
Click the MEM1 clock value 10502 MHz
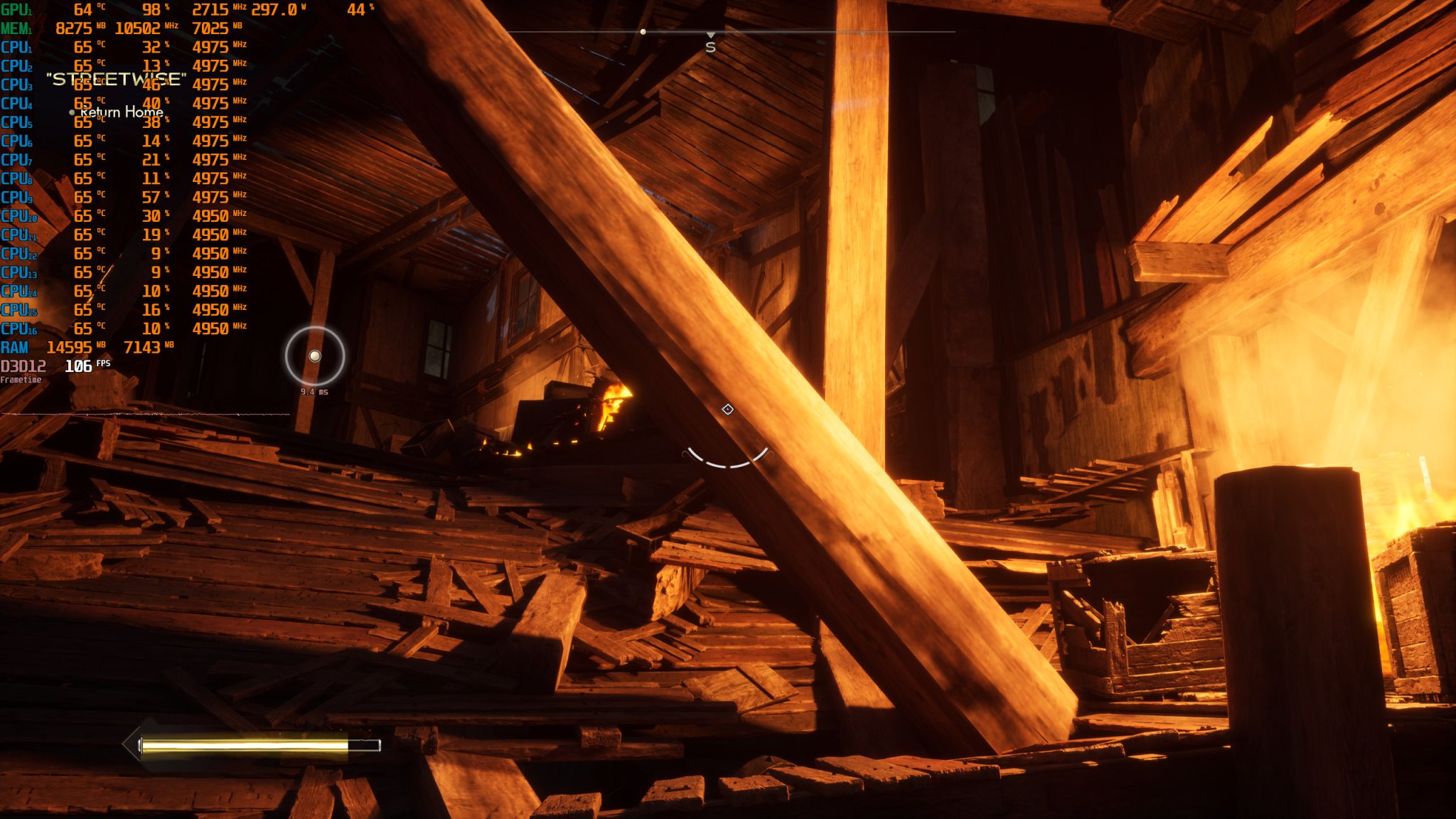[139, 28]
